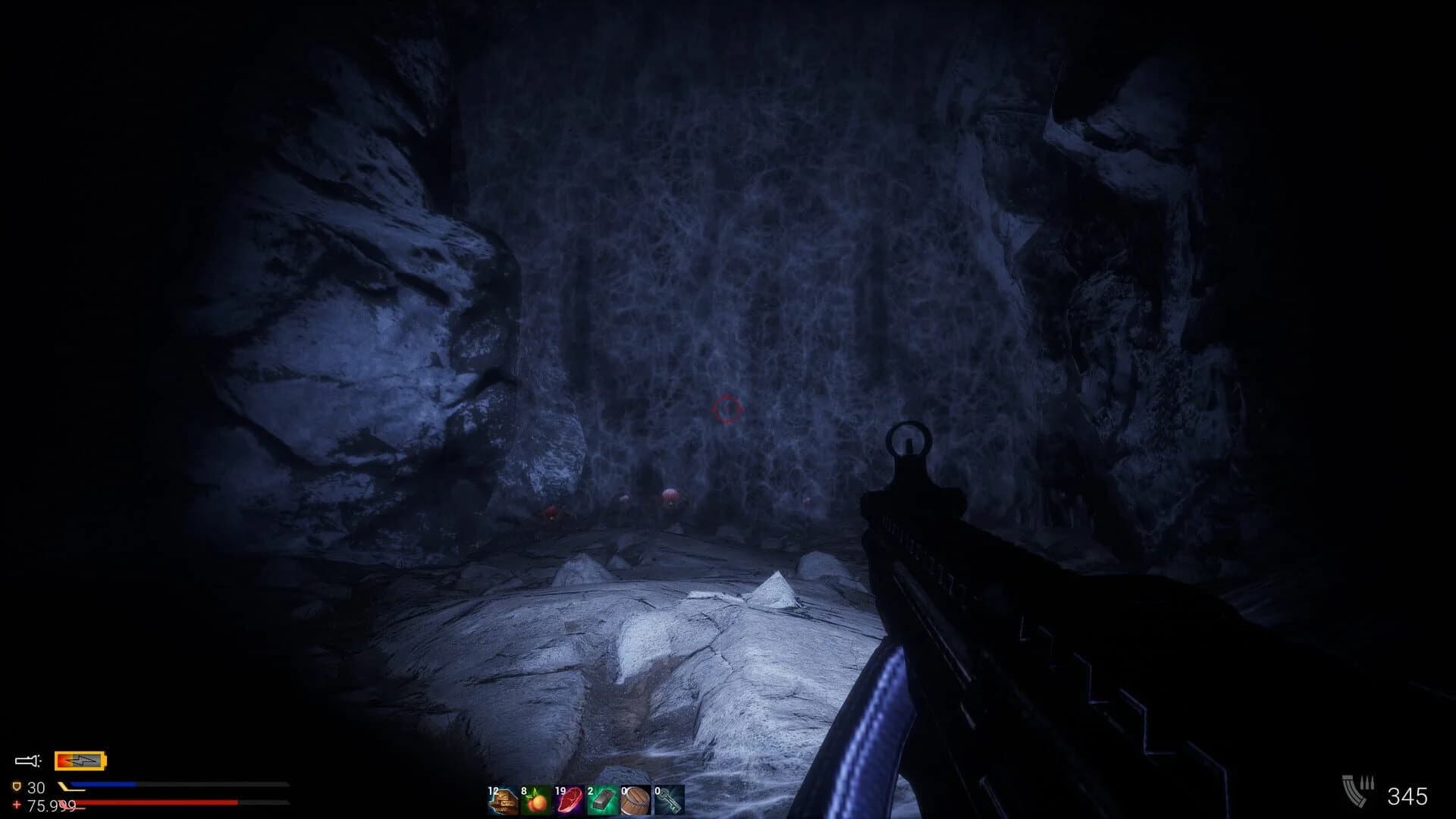The height and width of the screenshot is (819, 1456).
Task: Select the flashlight icon in the HUD
Action: tap(27, 760)
